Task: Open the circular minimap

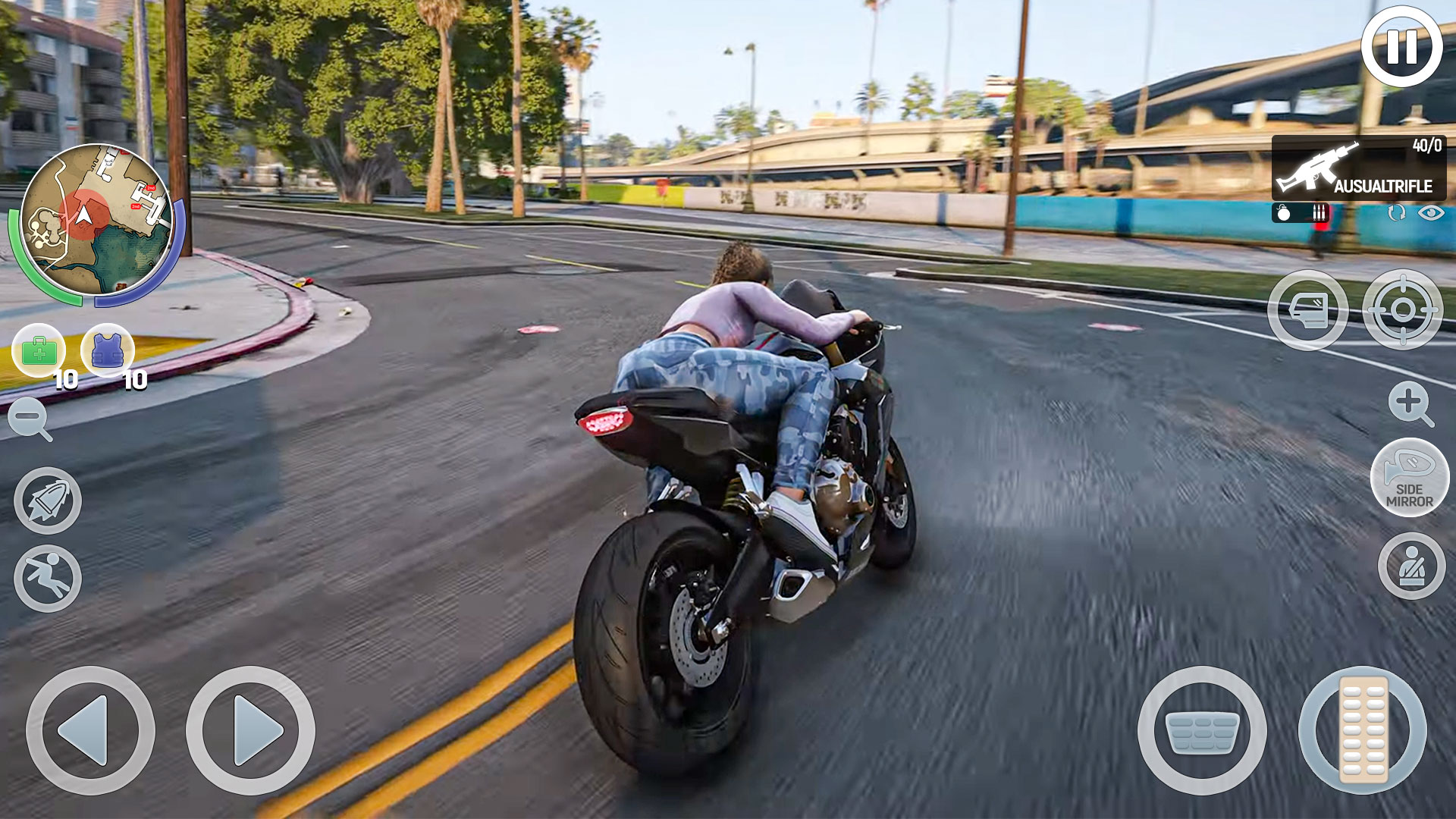Action: (x=96, y=220)
